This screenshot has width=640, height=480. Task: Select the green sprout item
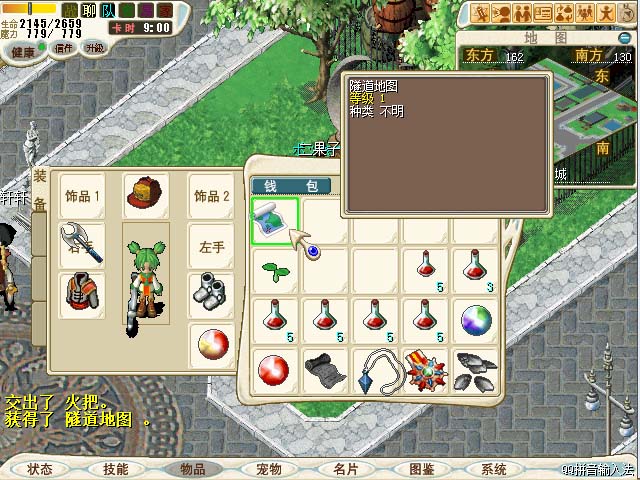pos(276,269)
